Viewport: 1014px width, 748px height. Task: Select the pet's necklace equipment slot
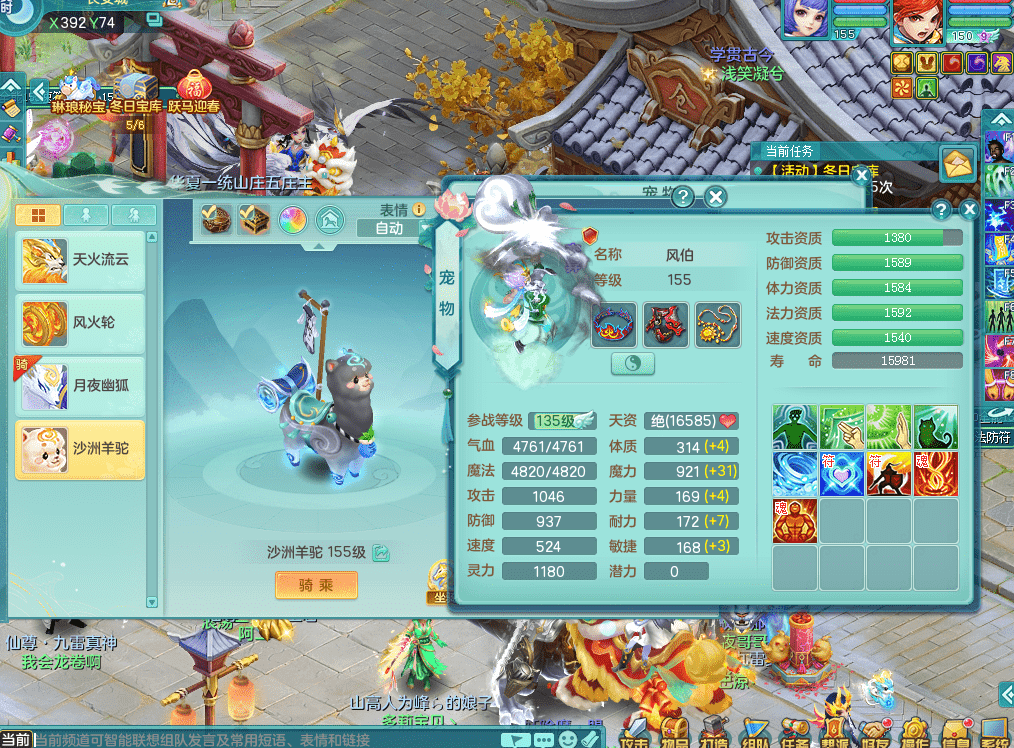(x=717, y=325)
